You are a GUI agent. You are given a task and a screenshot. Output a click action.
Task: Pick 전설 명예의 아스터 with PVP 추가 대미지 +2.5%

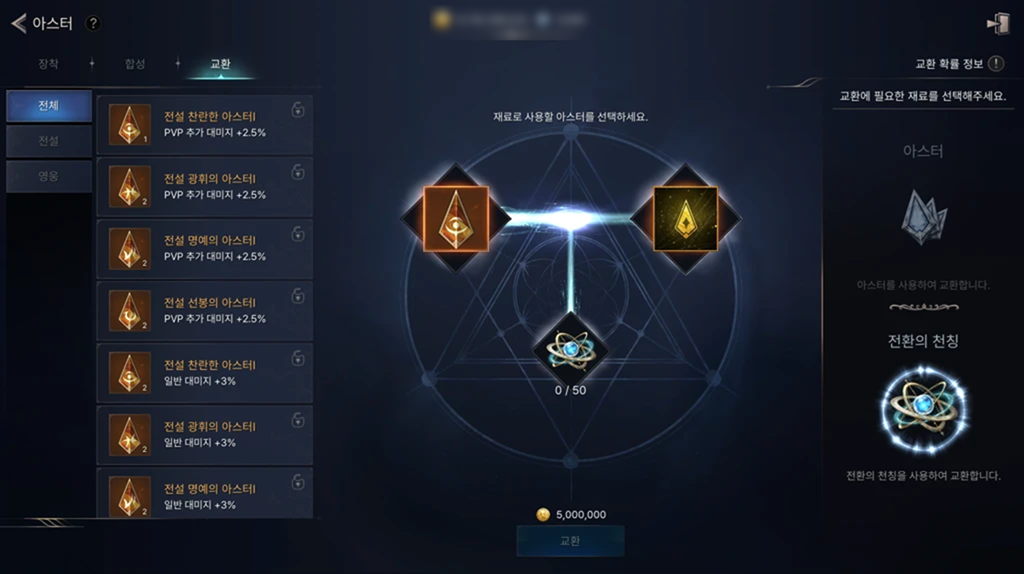(205, 249)
